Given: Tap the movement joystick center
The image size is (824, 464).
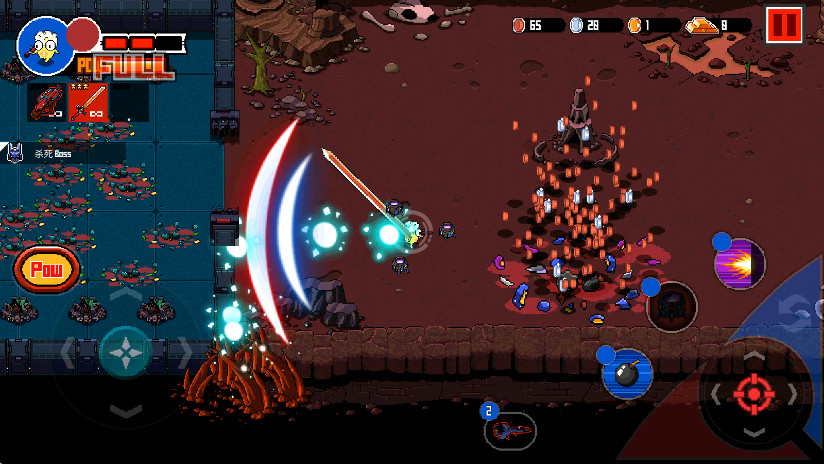Looking at the screenshot, I should pos(126,352).
